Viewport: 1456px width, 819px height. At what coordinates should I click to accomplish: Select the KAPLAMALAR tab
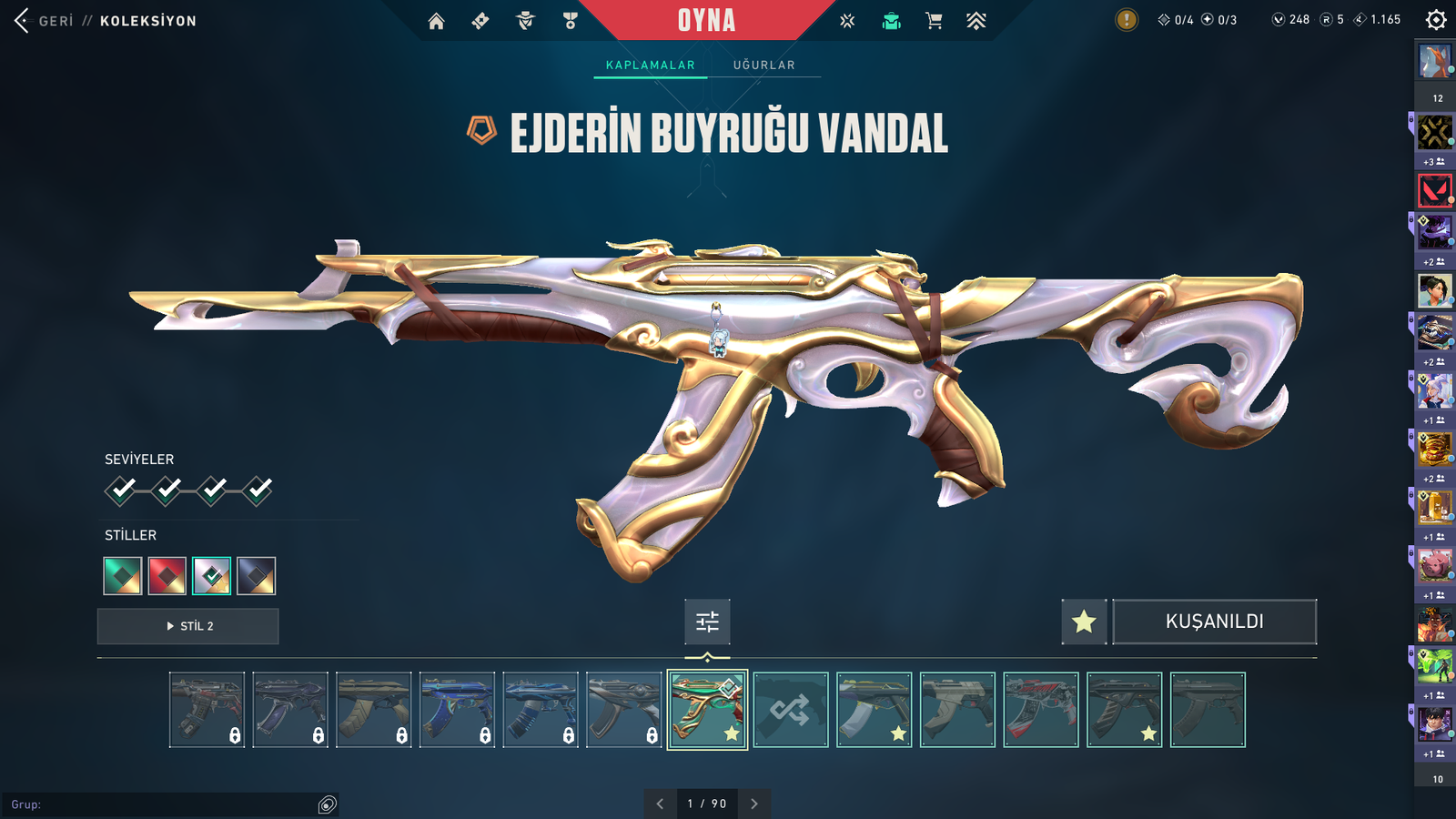pyautogui.click(x=650, y=66)
